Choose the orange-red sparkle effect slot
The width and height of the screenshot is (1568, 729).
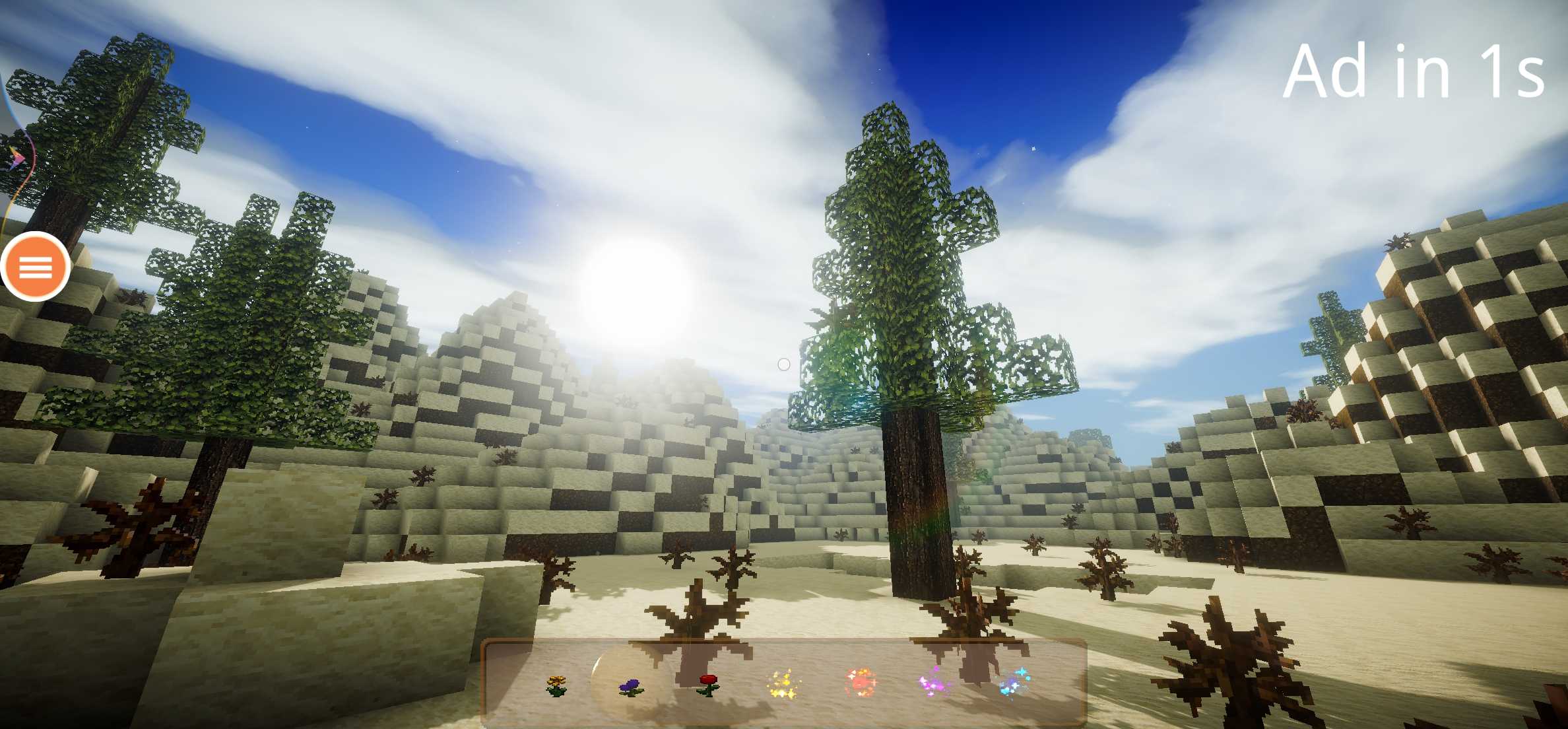tap(861, 683)
